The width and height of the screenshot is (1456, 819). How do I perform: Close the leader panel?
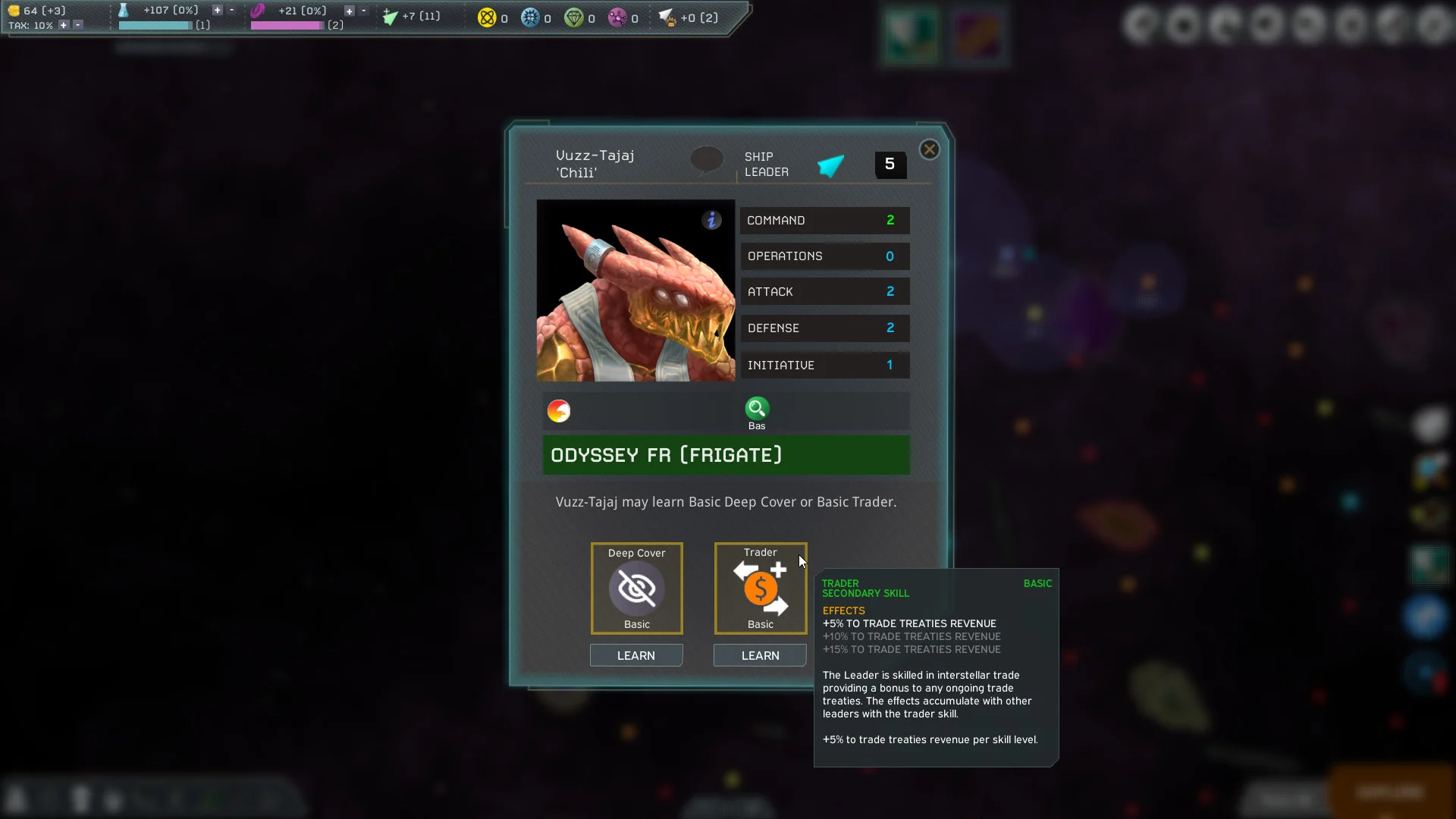pyautogui.click(x=929, y=149)
